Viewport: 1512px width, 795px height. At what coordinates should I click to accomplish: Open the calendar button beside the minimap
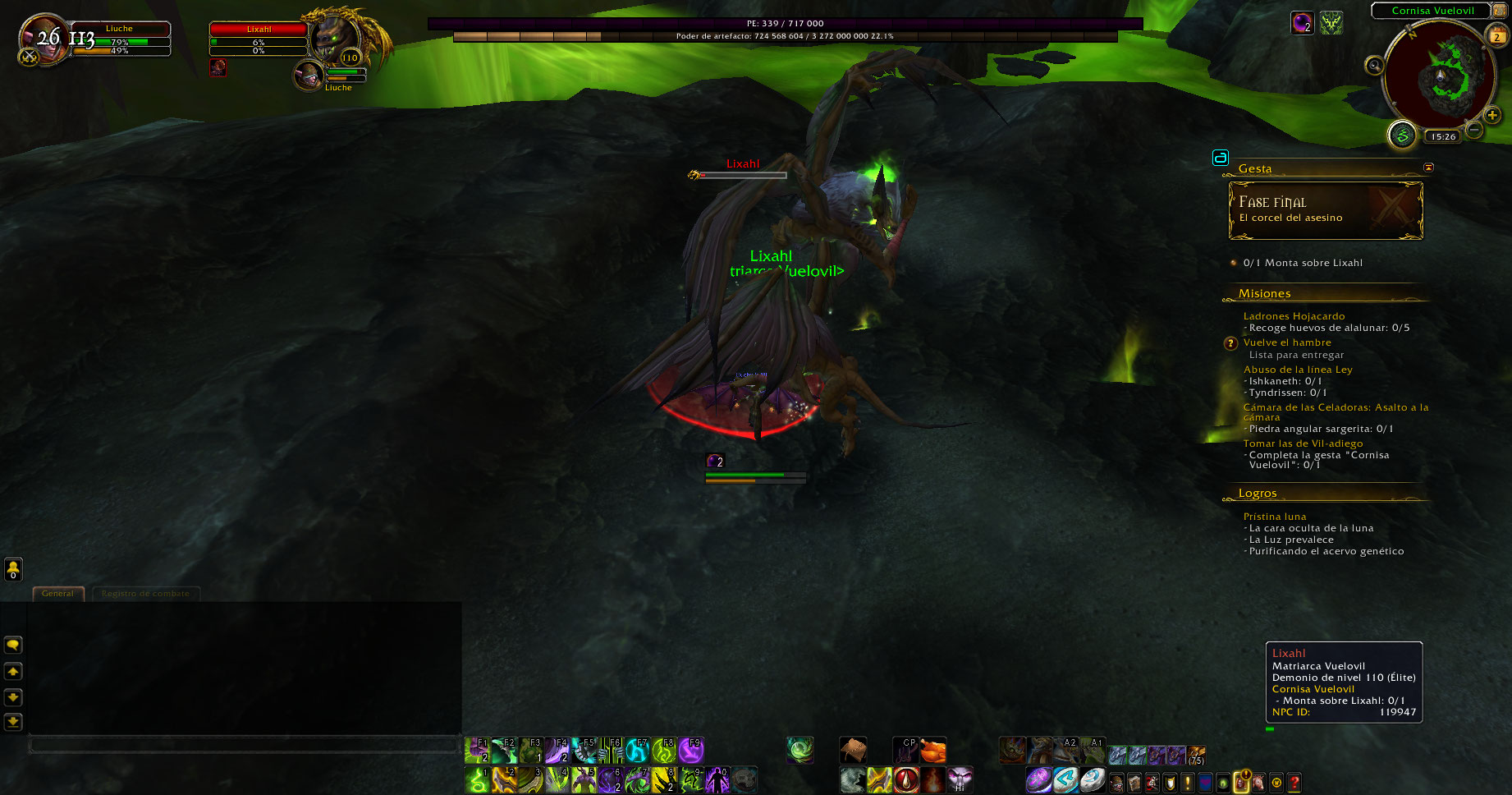coord(1497,36)
